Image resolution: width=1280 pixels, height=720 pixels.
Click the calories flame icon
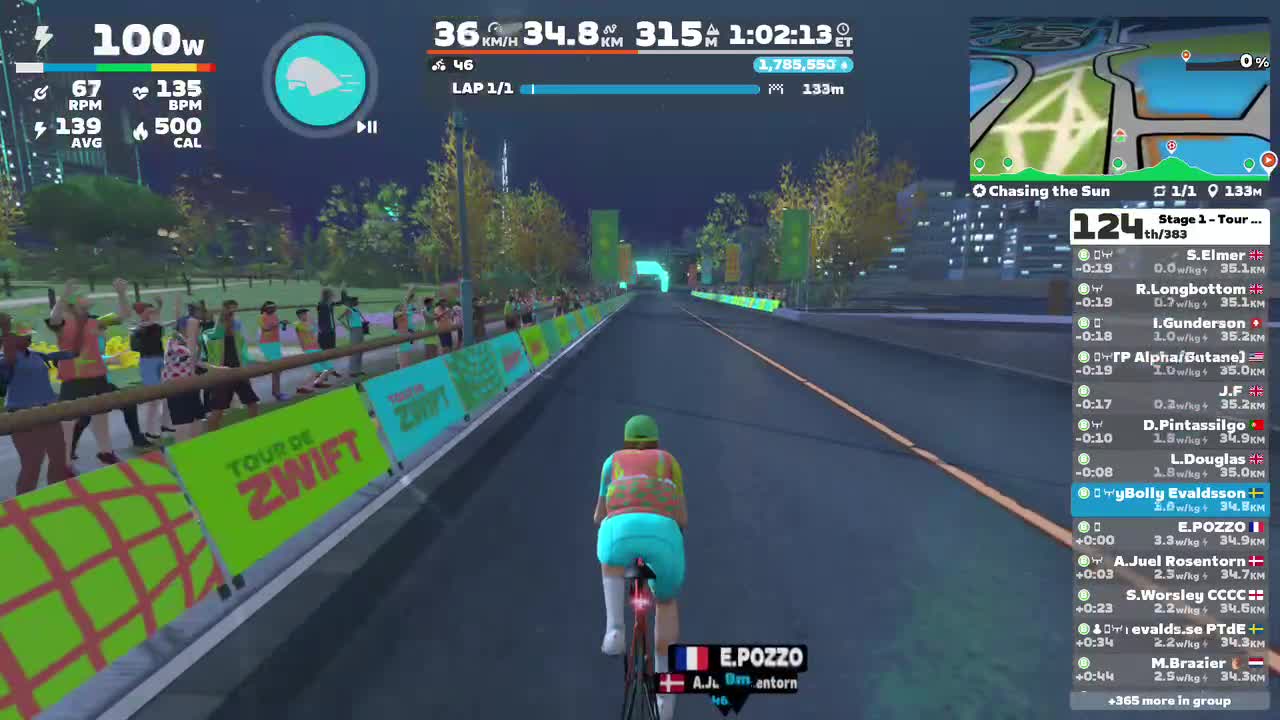(141, 129)
